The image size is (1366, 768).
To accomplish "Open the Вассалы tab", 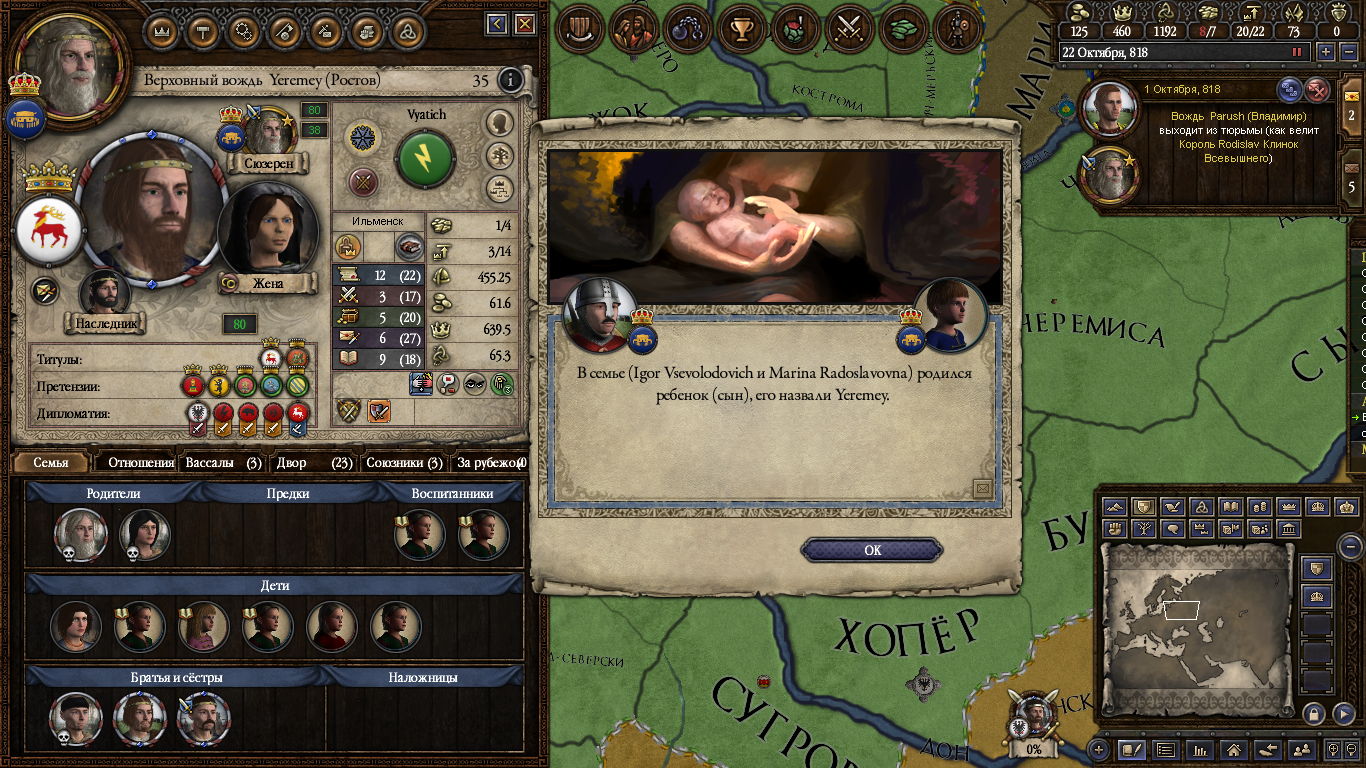I will point(222,462).
